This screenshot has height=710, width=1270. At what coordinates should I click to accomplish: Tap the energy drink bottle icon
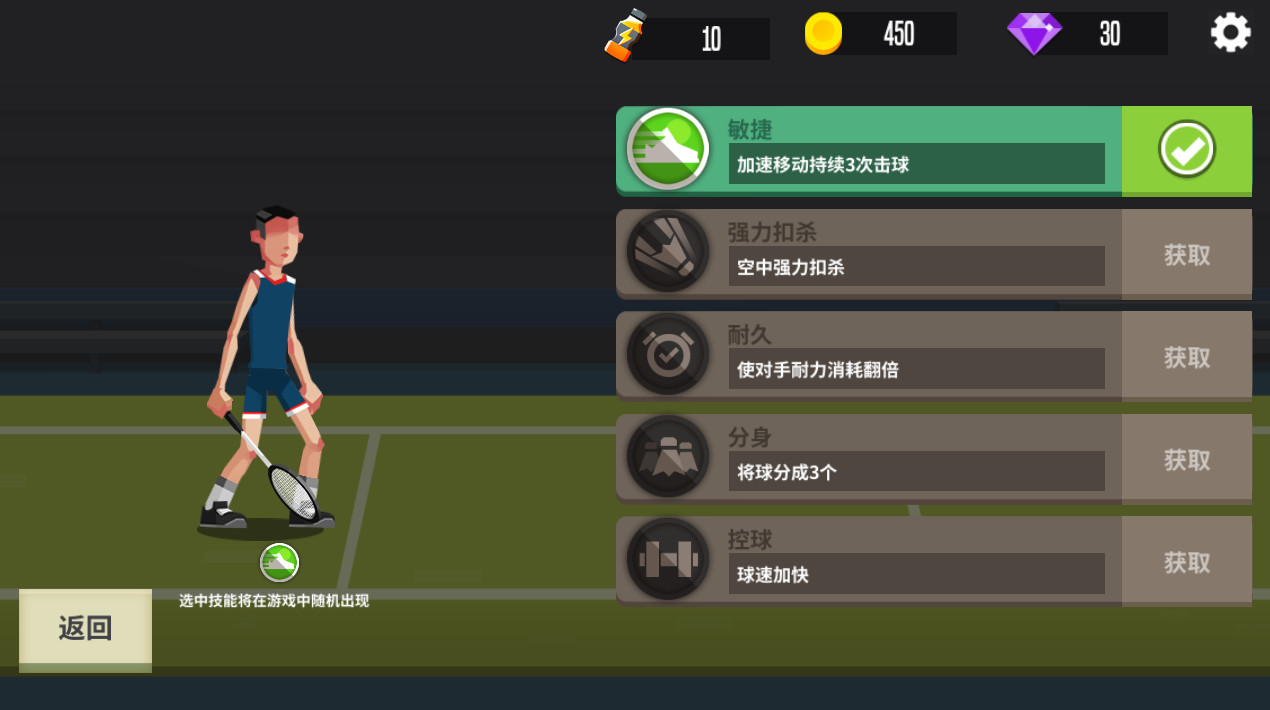[626, 36]
